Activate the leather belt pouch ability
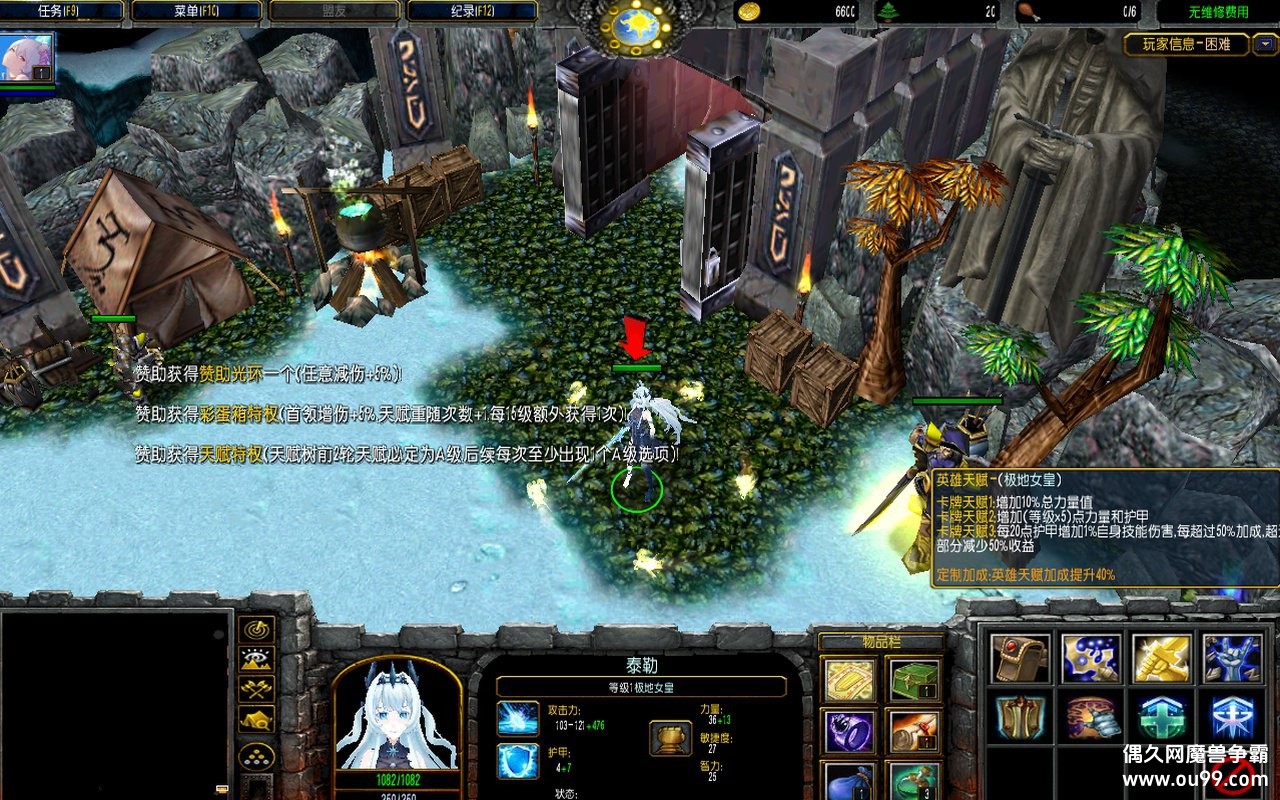This screenshot has height=800, width=1280. 1020,658
